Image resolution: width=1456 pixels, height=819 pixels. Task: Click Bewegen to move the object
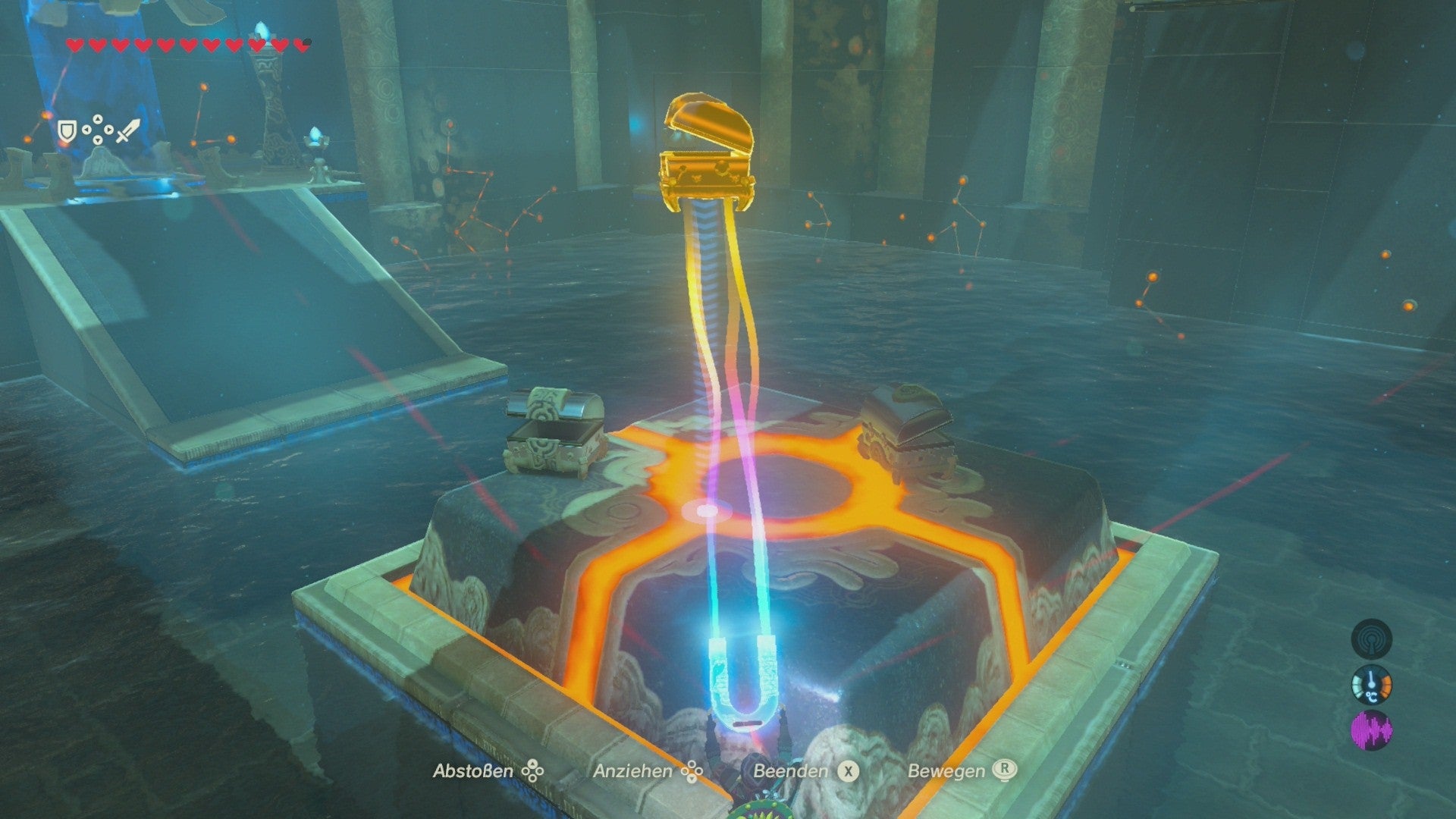947,770
